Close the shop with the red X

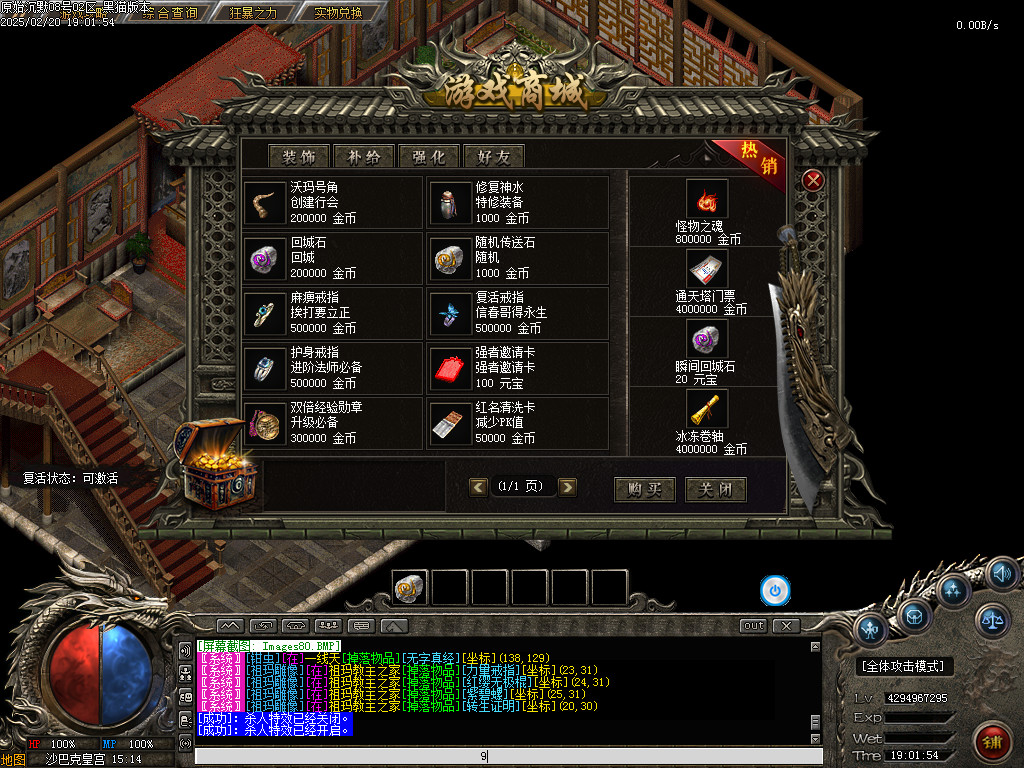[x=814, y=180]
